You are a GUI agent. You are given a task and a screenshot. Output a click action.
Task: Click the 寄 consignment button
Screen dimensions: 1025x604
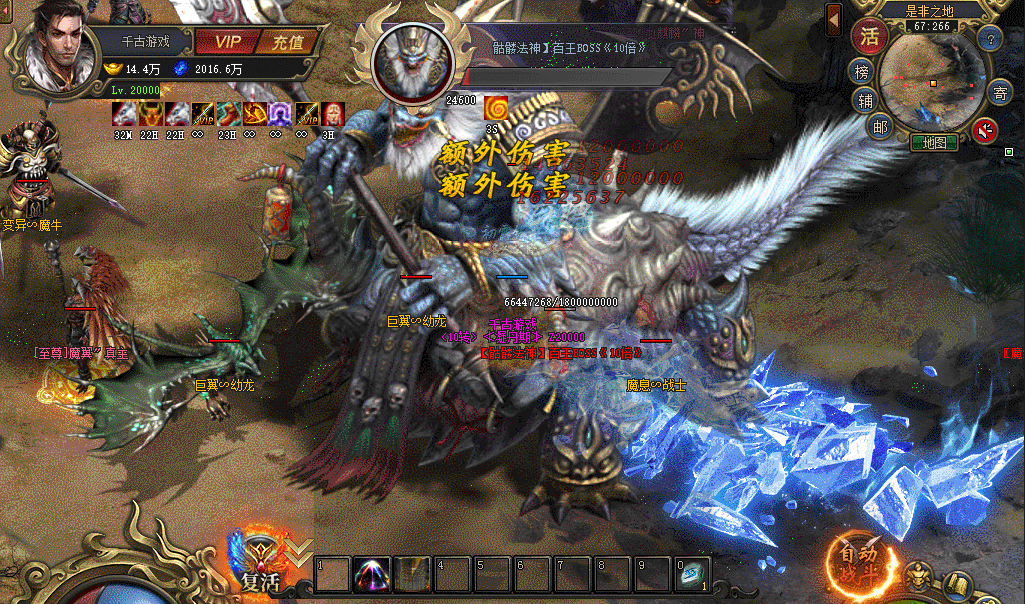[x=999, y=94]
